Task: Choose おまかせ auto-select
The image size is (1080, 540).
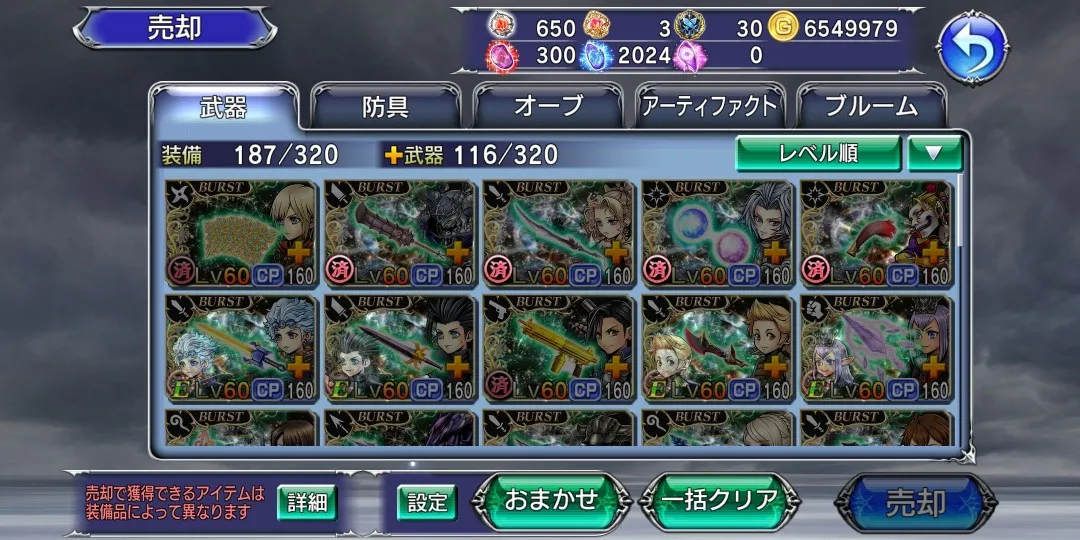Action: coord(551,500)
